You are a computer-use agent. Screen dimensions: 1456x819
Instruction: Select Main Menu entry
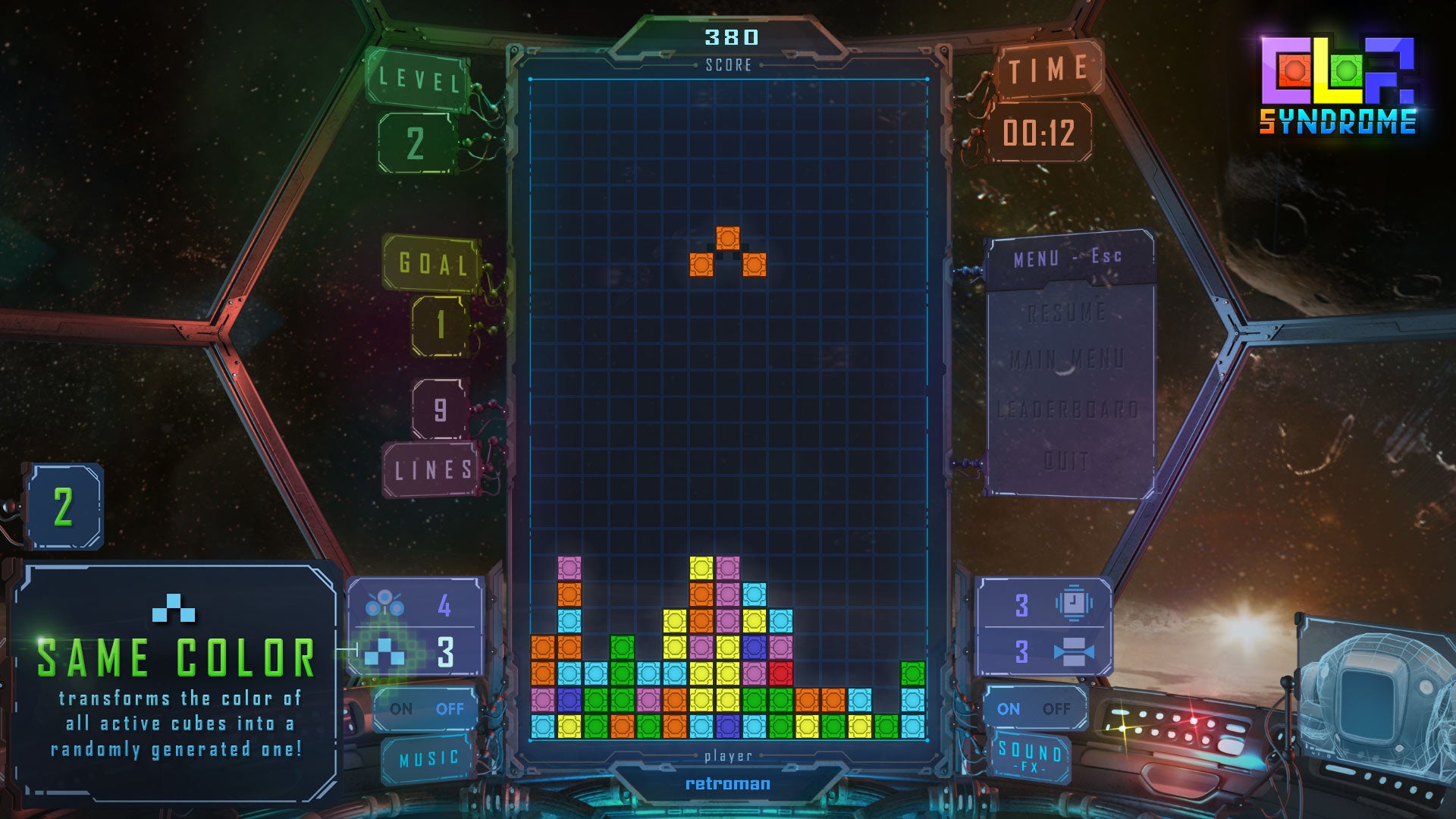(1068, 359)
